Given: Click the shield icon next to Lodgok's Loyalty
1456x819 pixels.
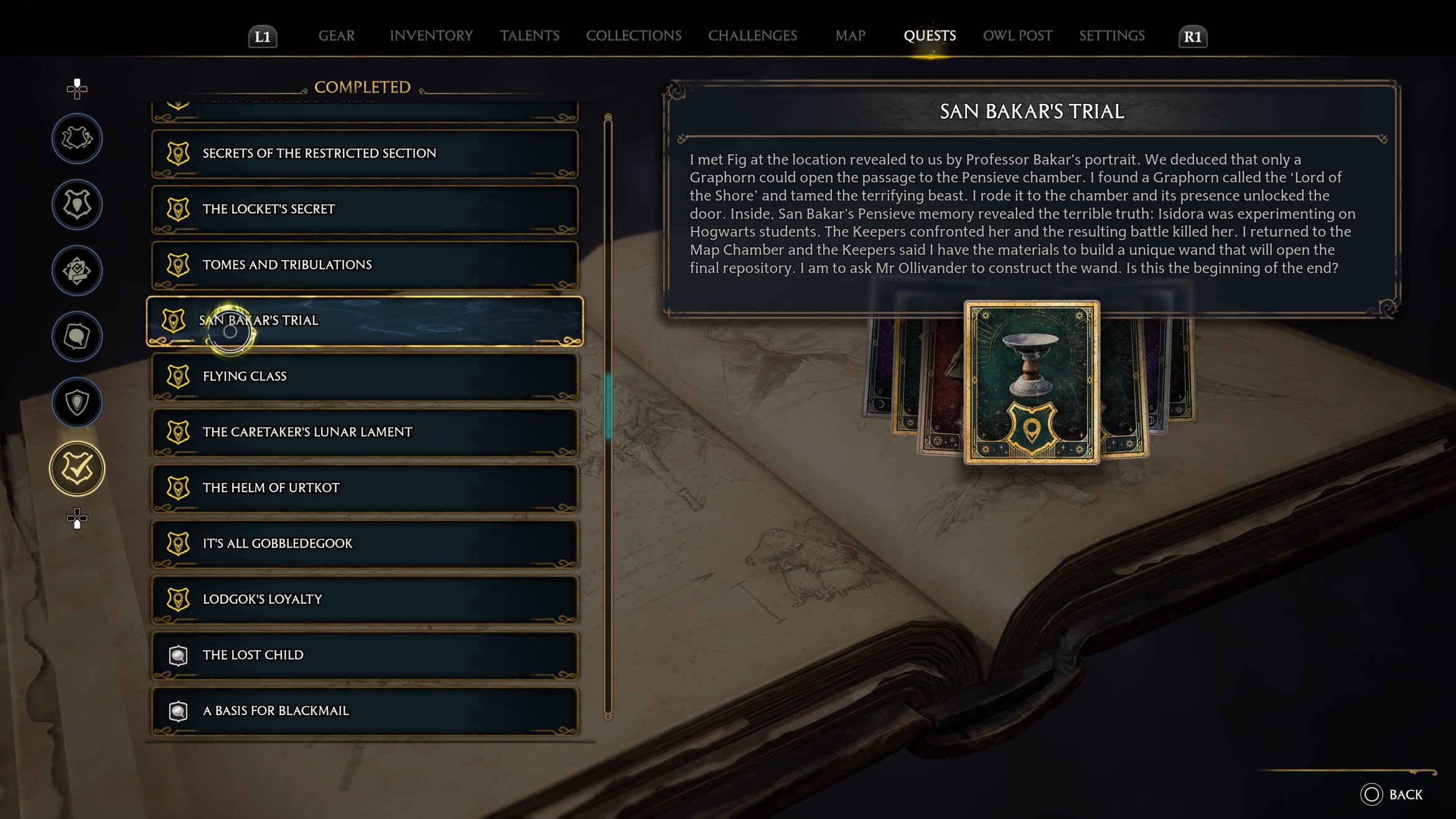Looking at the screenshot, I should tap(179, 599).
